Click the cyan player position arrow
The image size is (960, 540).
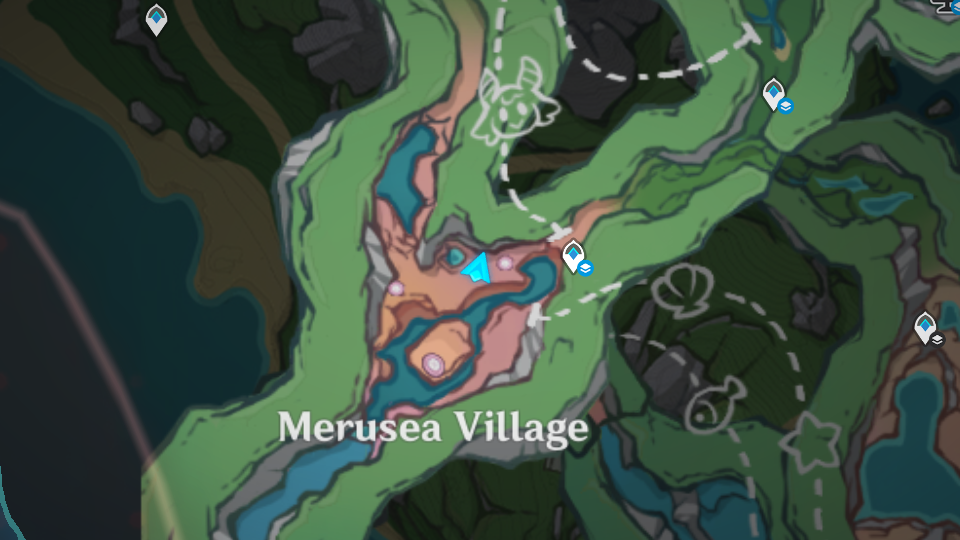coord(476,268)
